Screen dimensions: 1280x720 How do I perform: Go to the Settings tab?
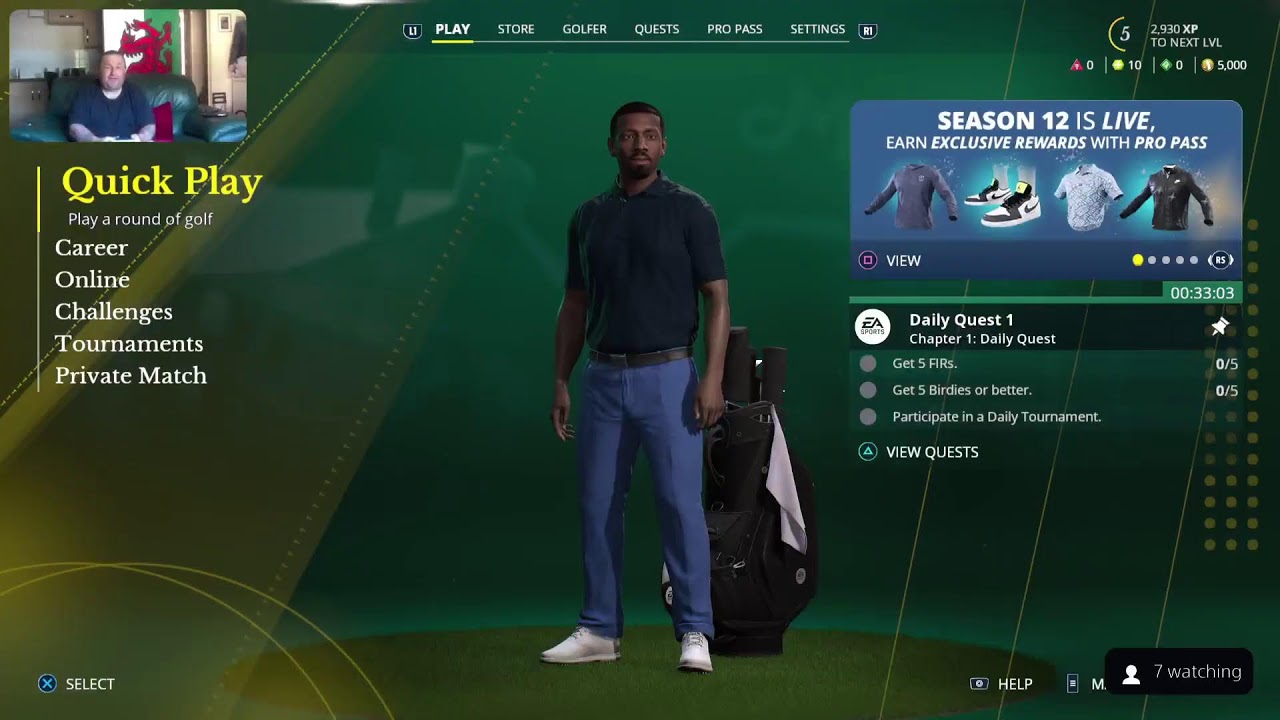click(x=817, y=29)
